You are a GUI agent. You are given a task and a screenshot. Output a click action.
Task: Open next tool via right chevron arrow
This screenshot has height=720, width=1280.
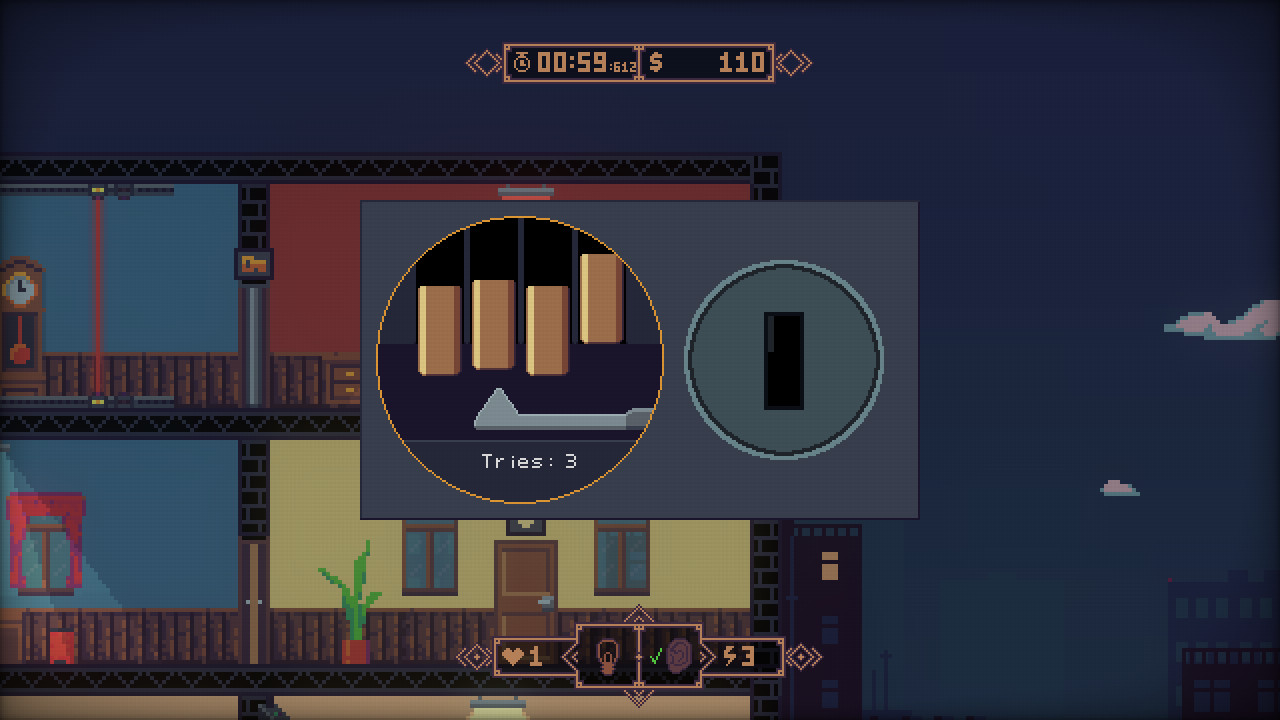(x=706, y=655)
